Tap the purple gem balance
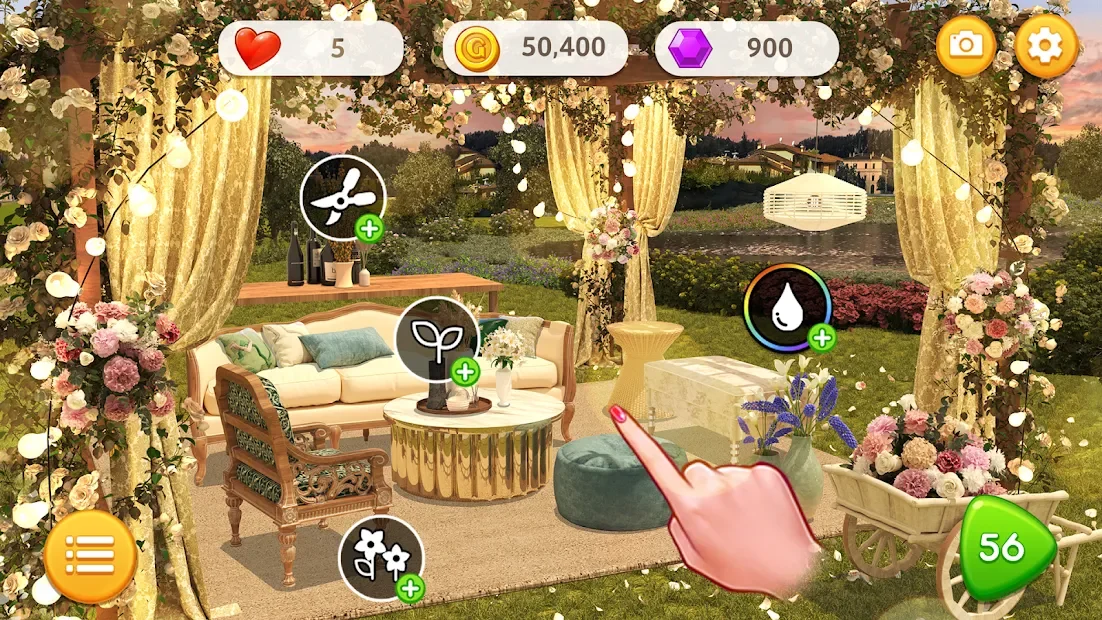1102x620 pixels. click(x=746, y=48)
